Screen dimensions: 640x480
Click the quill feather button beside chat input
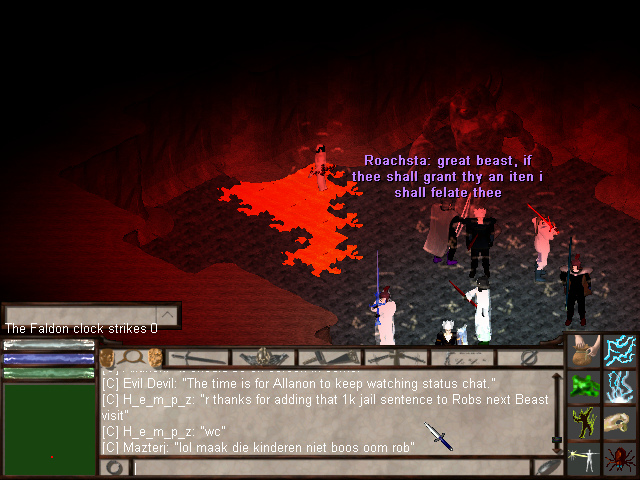(x=547, y=467)
